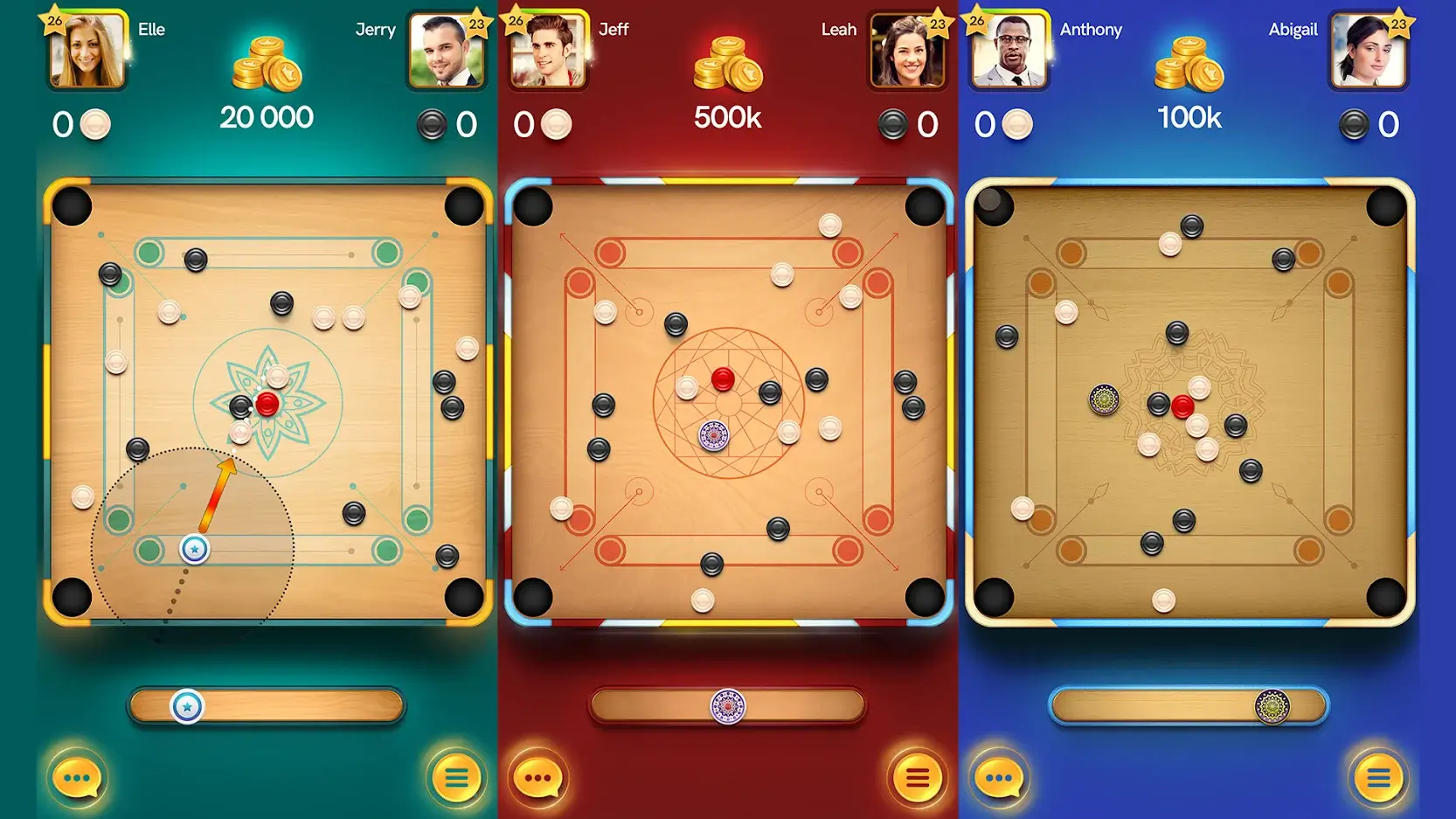This screenshot has height=819, width=1456.
Task: Tap the chat icon on the red board
Action: [539, 777]
